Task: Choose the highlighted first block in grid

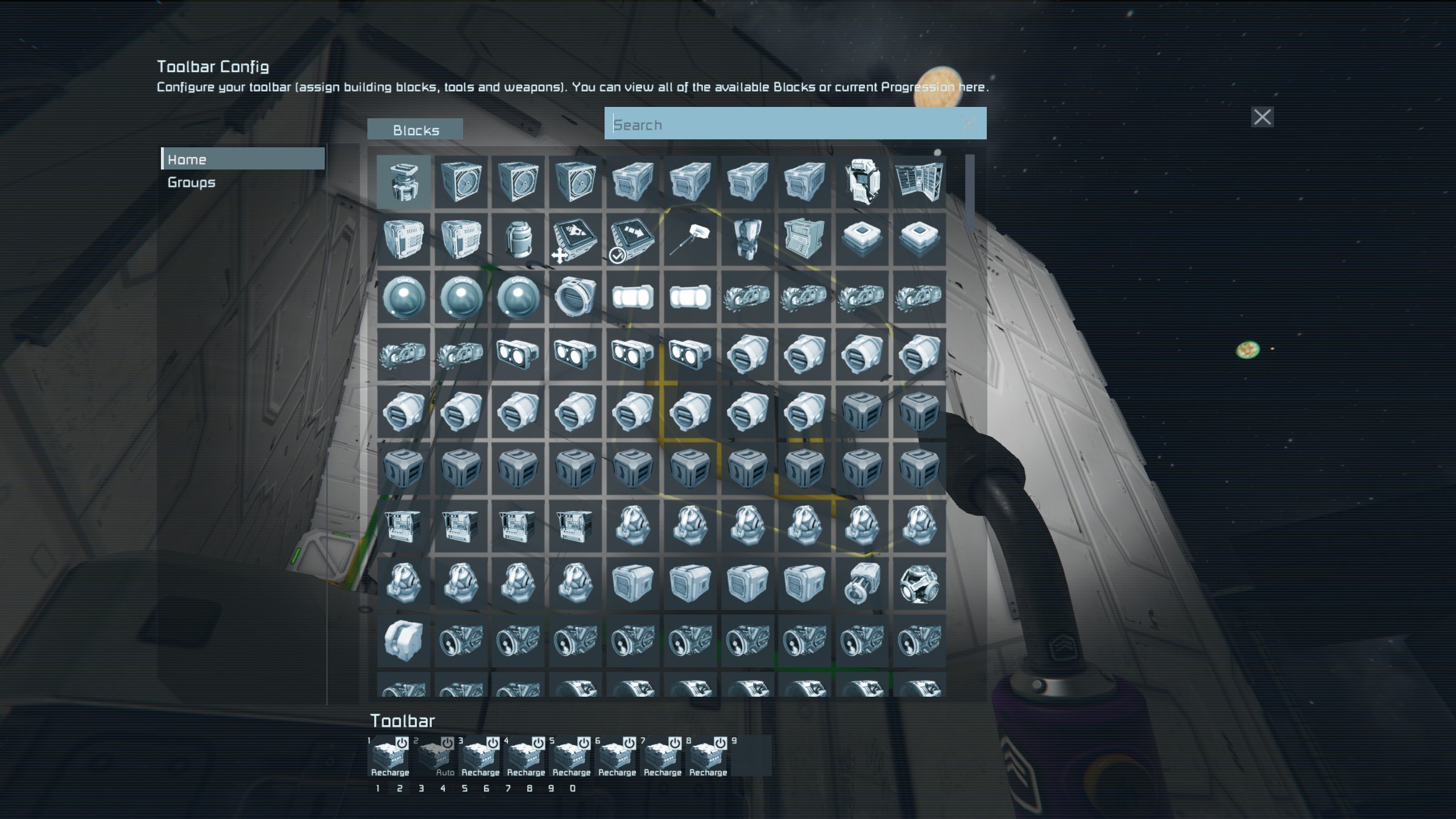Action: coord(403,181)
